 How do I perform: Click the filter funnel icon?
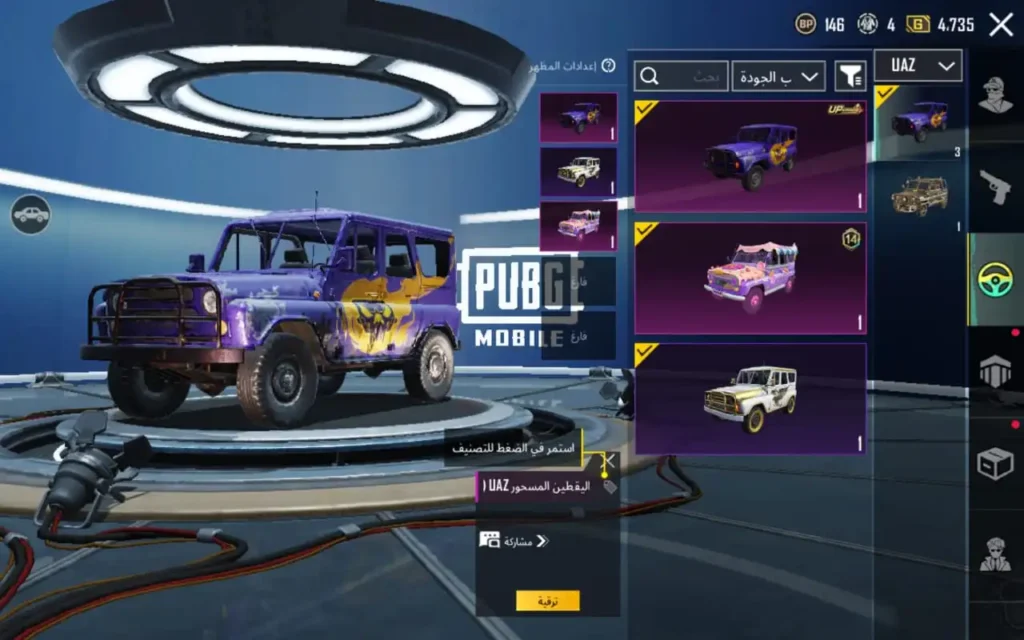[850, 76]
